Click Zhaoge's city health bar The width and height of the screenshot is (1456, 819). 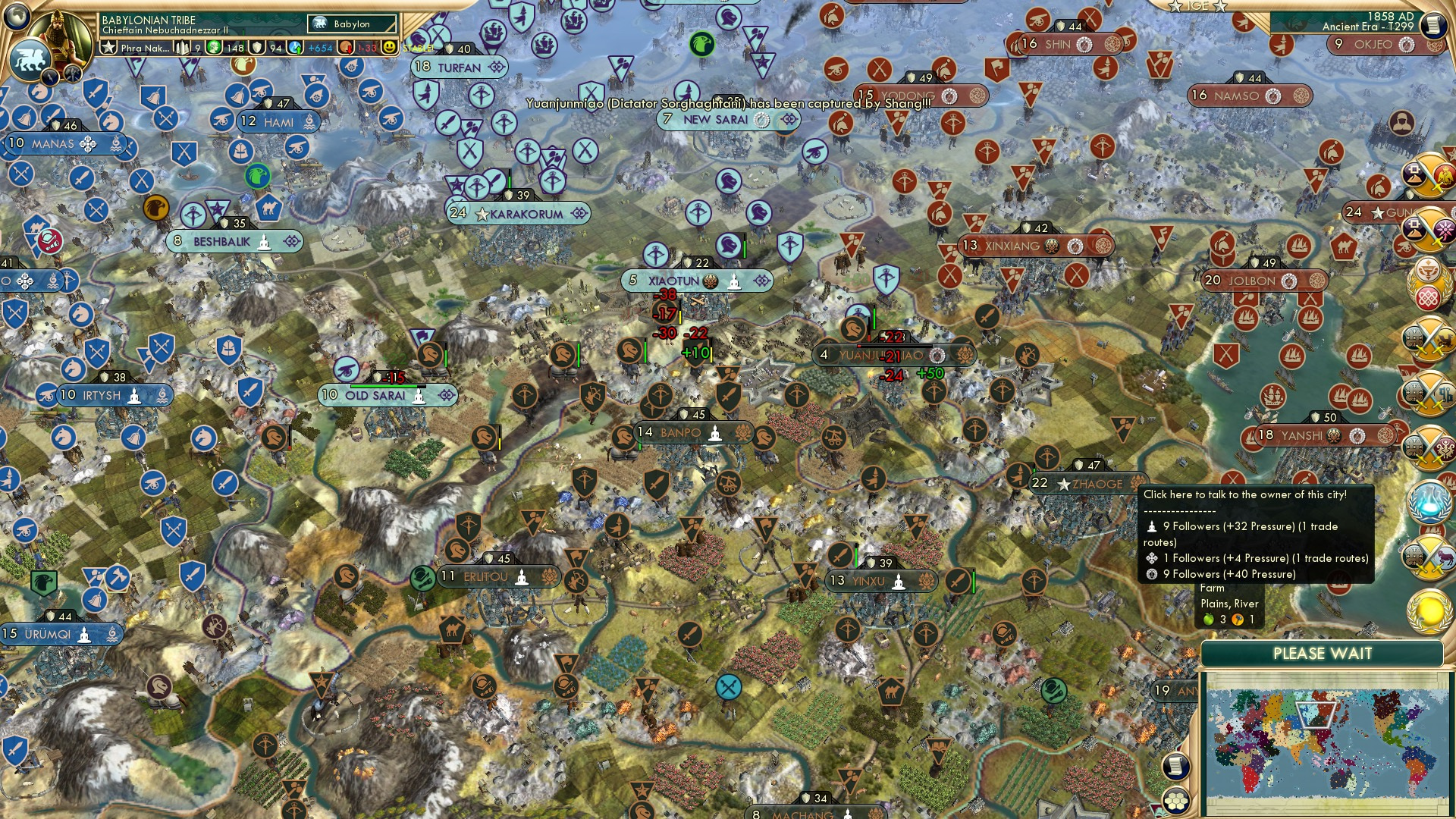tap(1034, 469)
